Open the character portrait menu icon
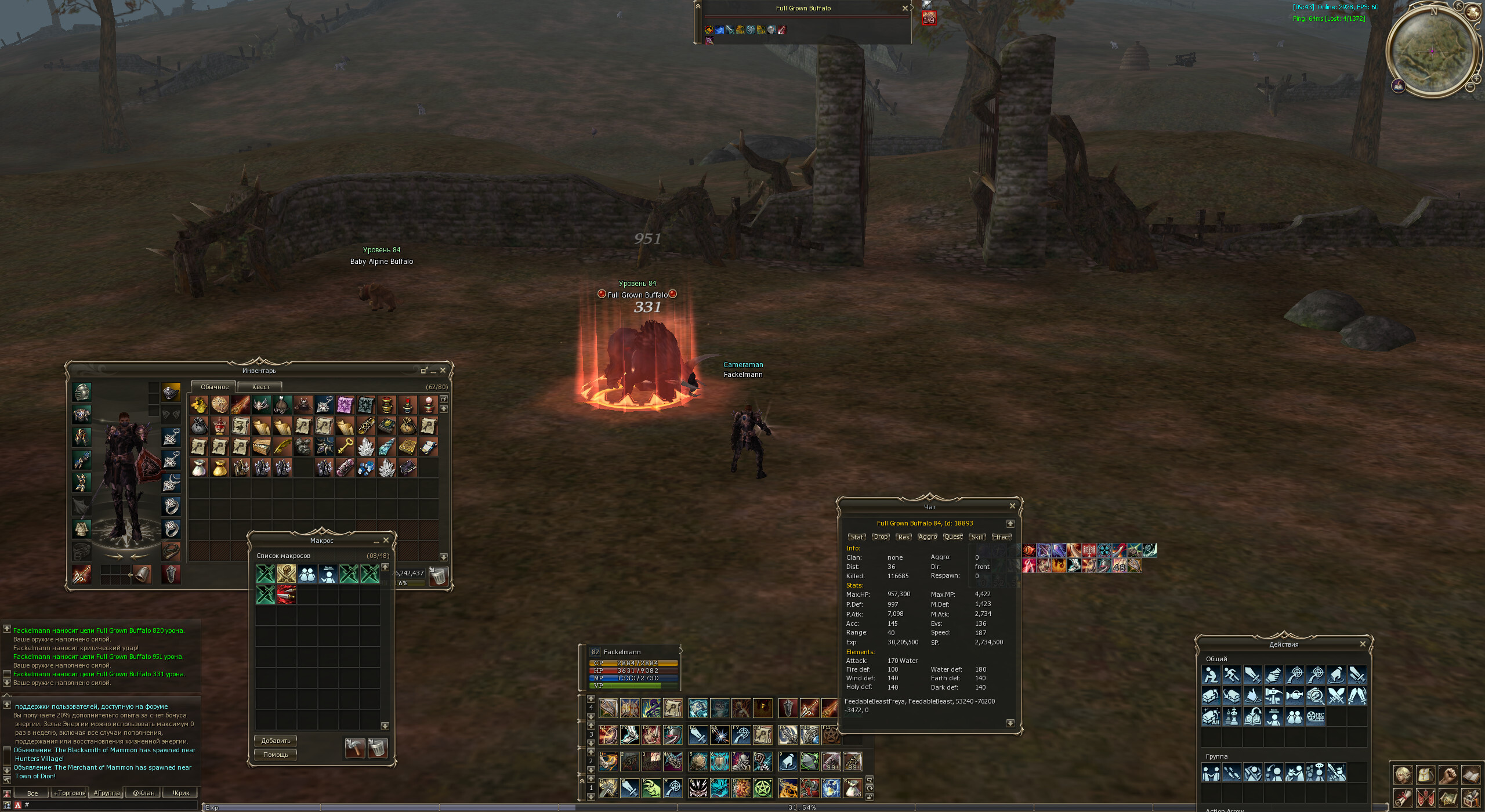 coord(1403,775)
